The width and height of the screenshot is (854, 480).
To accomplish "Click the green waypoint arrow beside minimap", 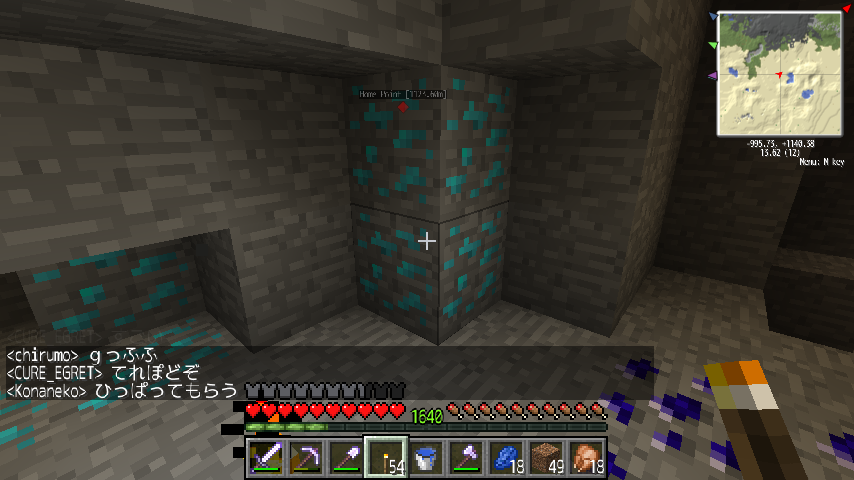I will (713, 46).
